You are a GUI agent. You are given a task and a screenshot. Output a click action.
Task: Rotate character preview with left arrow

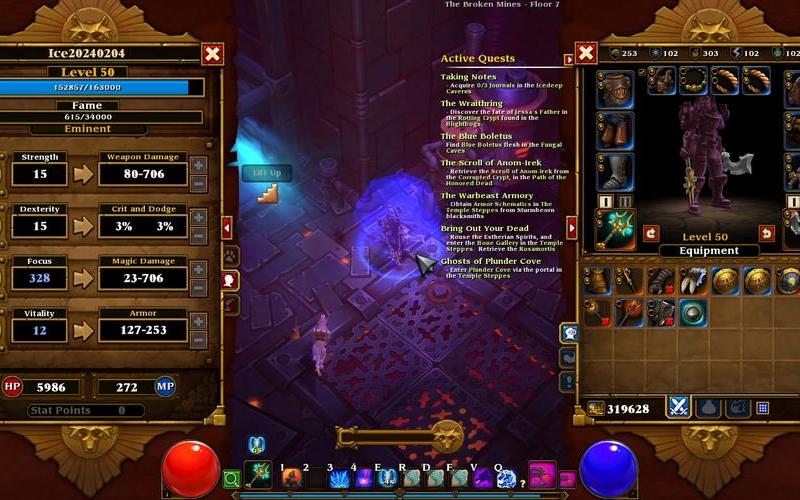651,233
